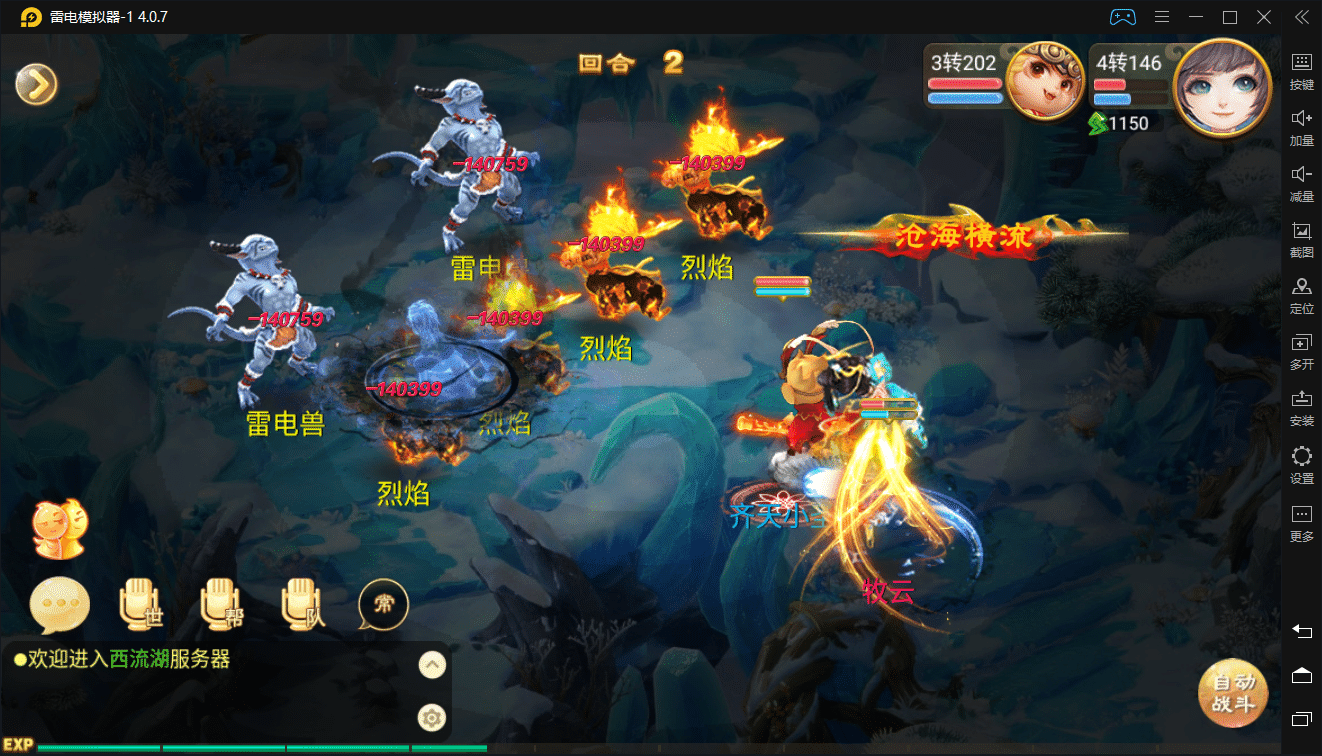Activate world voice chat microphone (世)
This screenshot has height=756, width=1322.
140,604
